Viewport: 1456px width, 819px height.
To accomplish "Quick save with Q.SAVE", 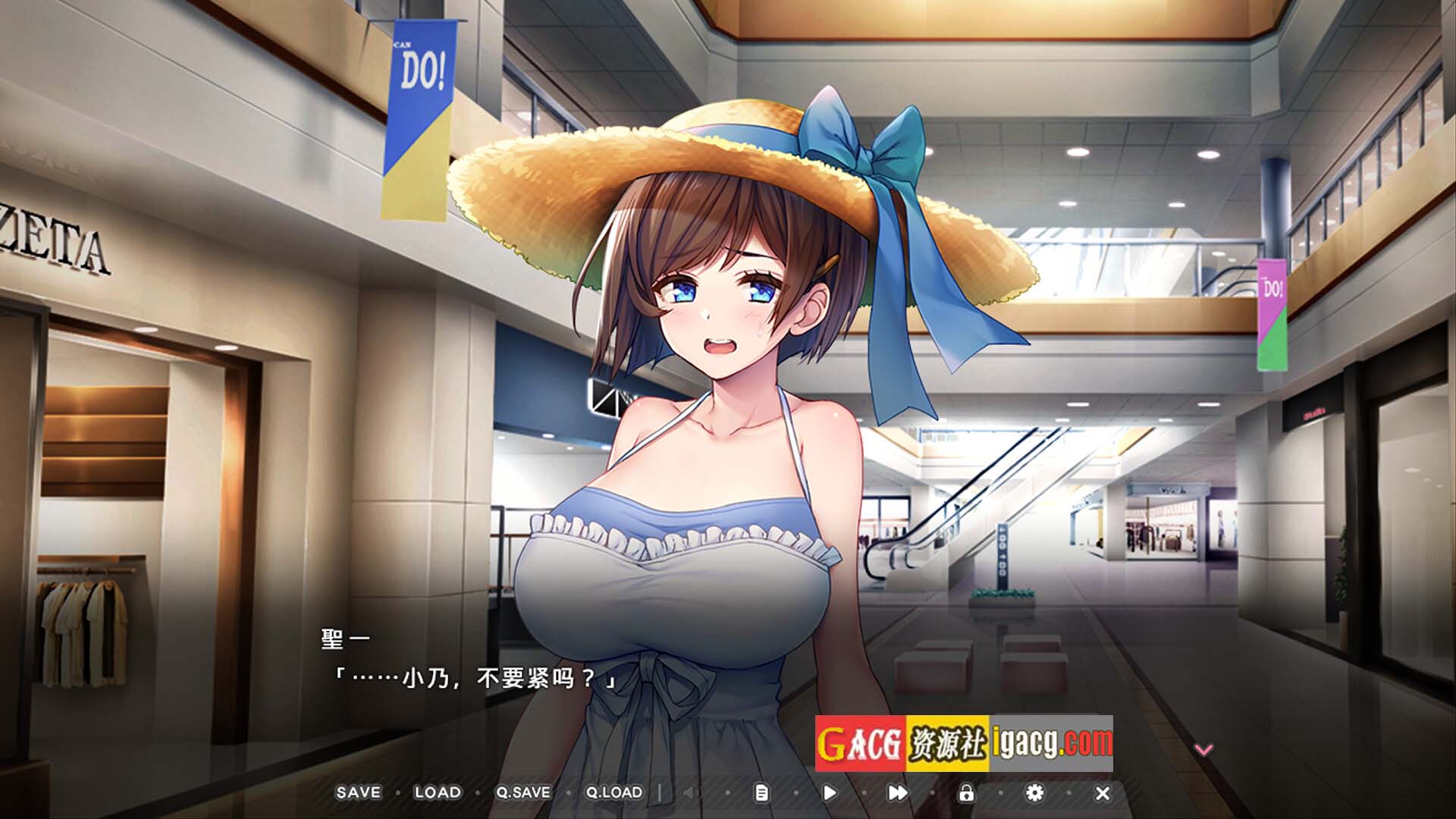I will (523, 792).
